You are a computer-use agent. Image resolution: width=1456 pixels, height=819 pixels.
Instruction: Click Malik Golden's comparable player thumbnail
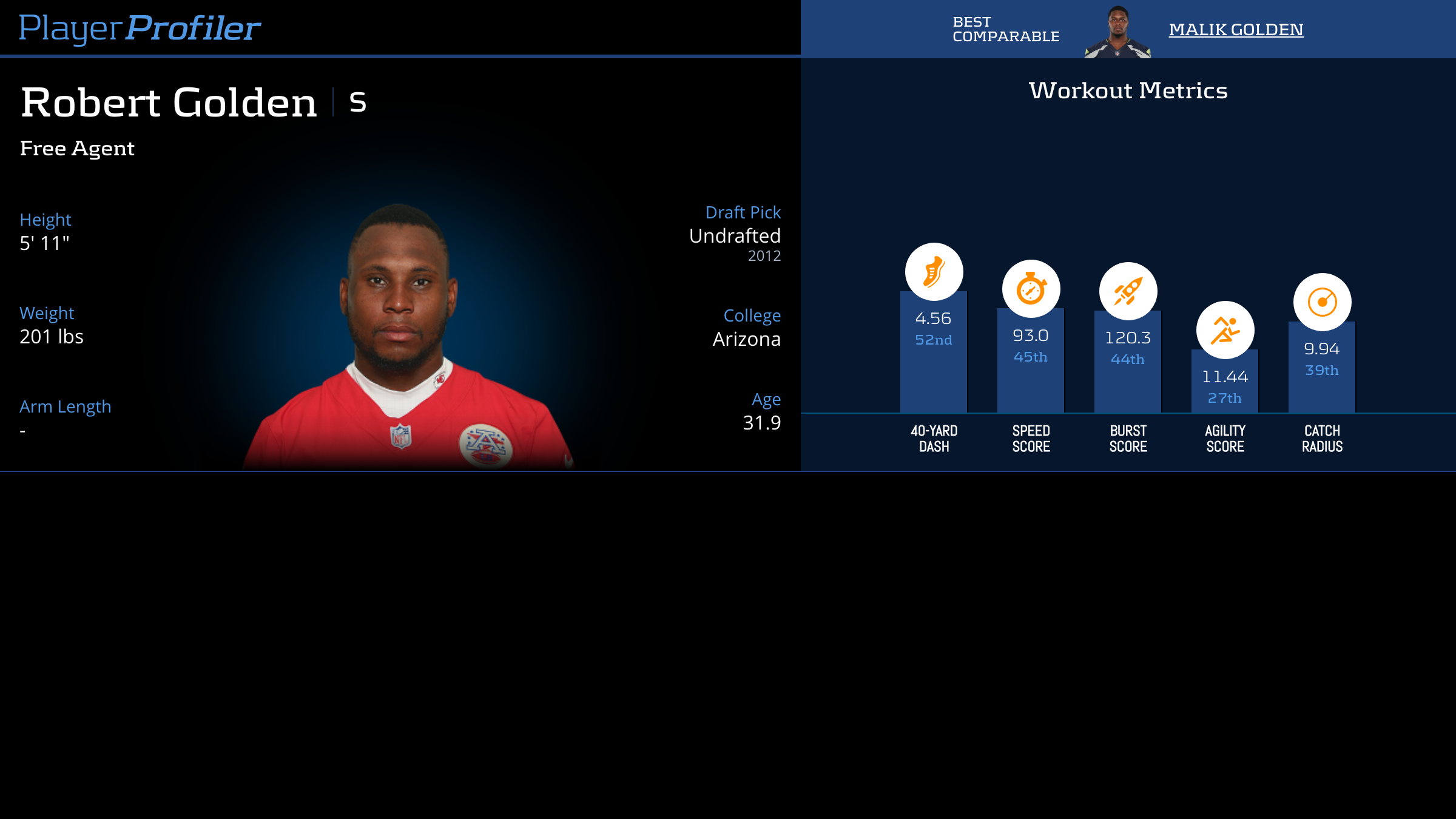tap(1117, 33)
